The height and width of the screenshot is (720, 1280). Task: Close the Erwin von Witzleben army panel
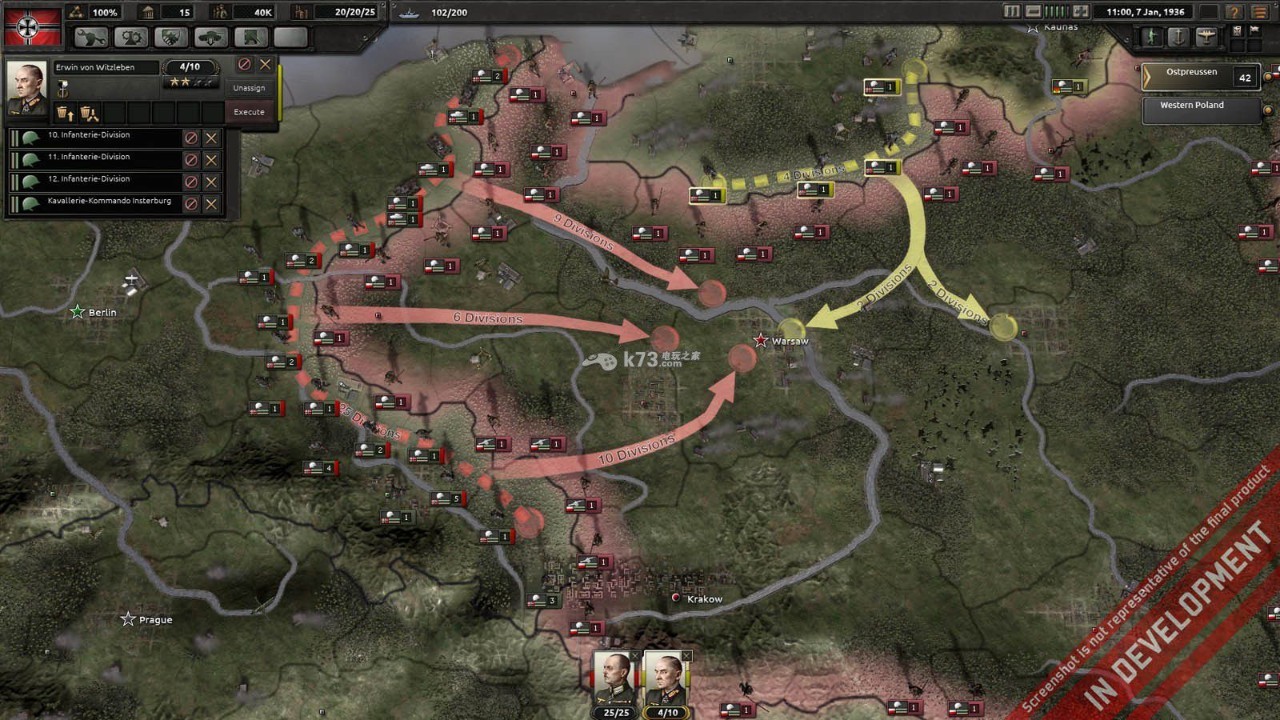[x=266, y=64]
